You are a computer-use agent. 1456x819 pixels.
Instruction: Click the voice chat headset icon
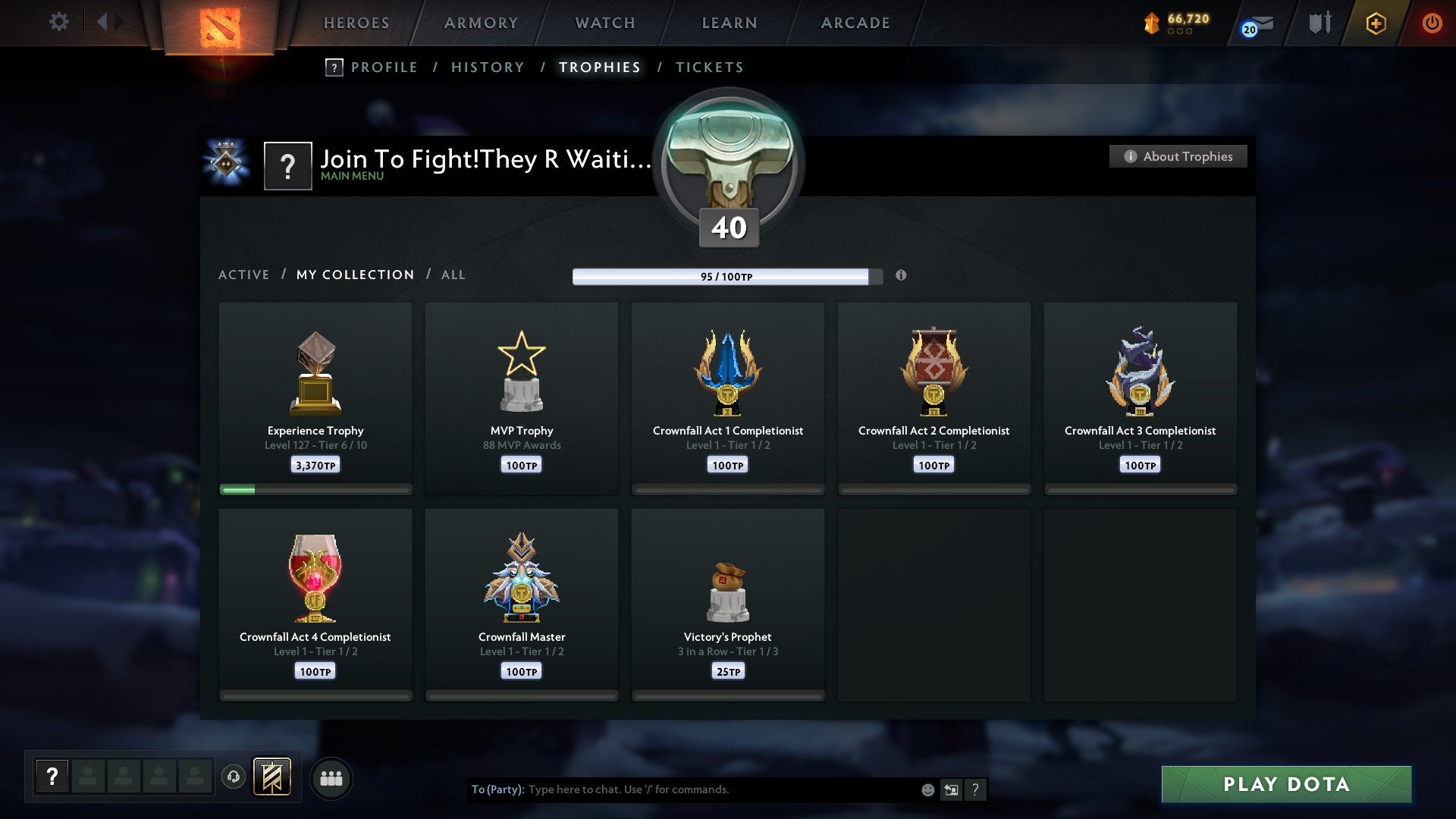tap(233, 777)
